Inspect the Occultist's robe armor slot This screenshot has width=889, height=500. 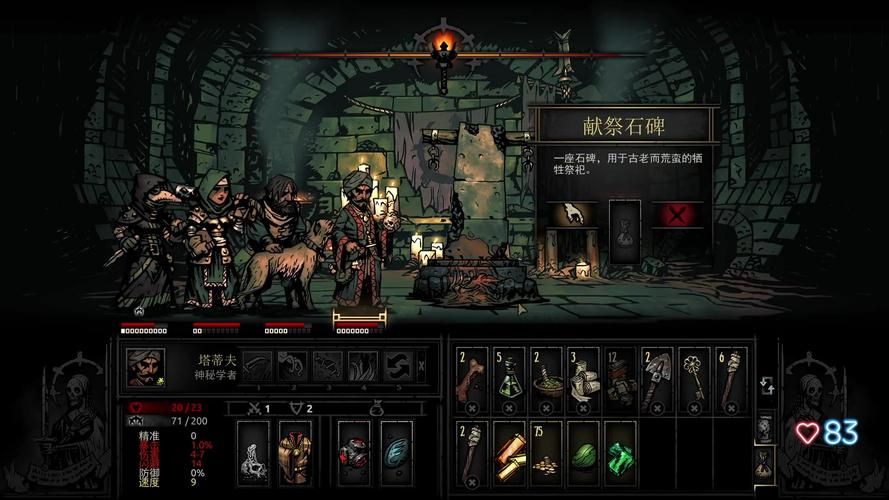click(295, 453)
